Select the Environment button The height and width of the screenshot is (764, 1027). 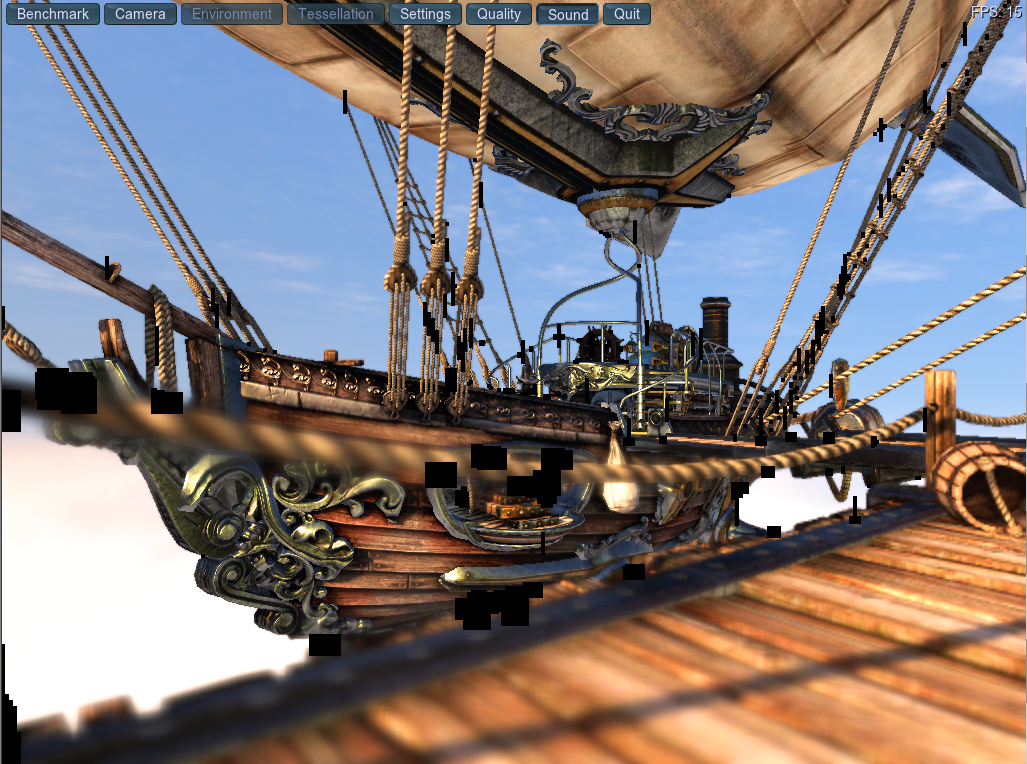(232, 14)
